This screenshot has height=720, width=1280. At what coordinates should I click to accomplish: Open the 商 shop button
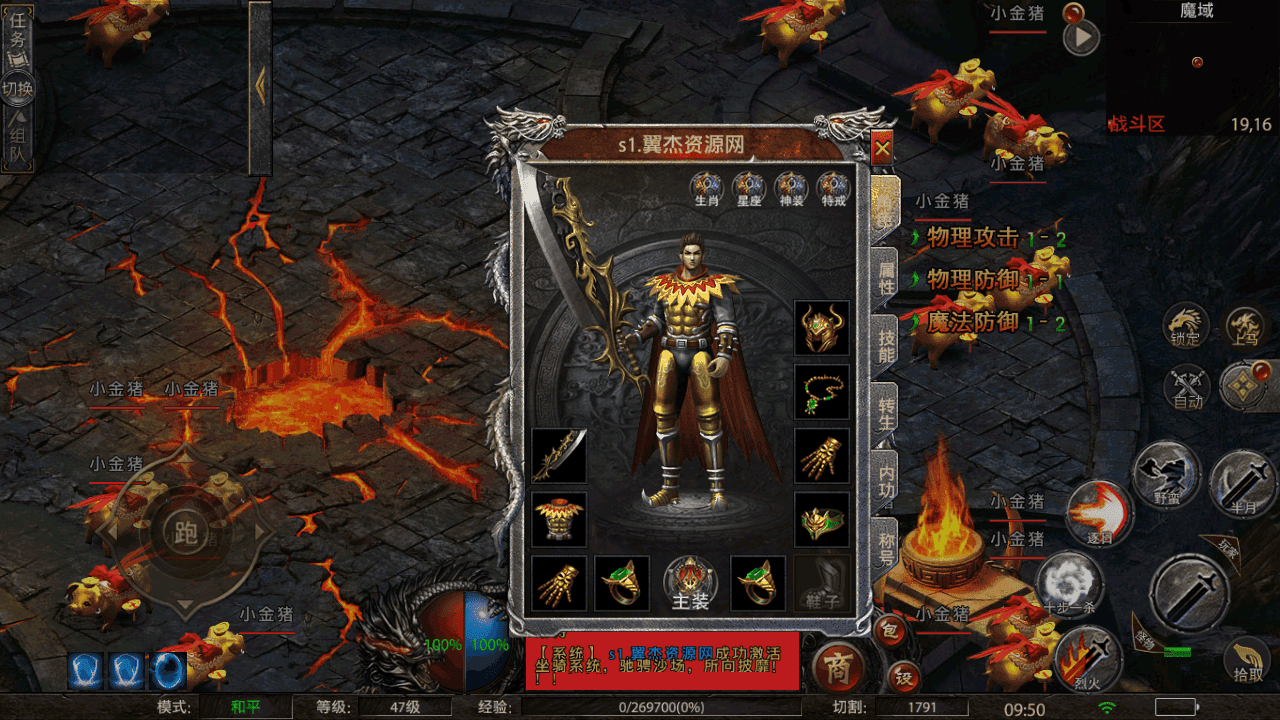[x=838, y=668]
